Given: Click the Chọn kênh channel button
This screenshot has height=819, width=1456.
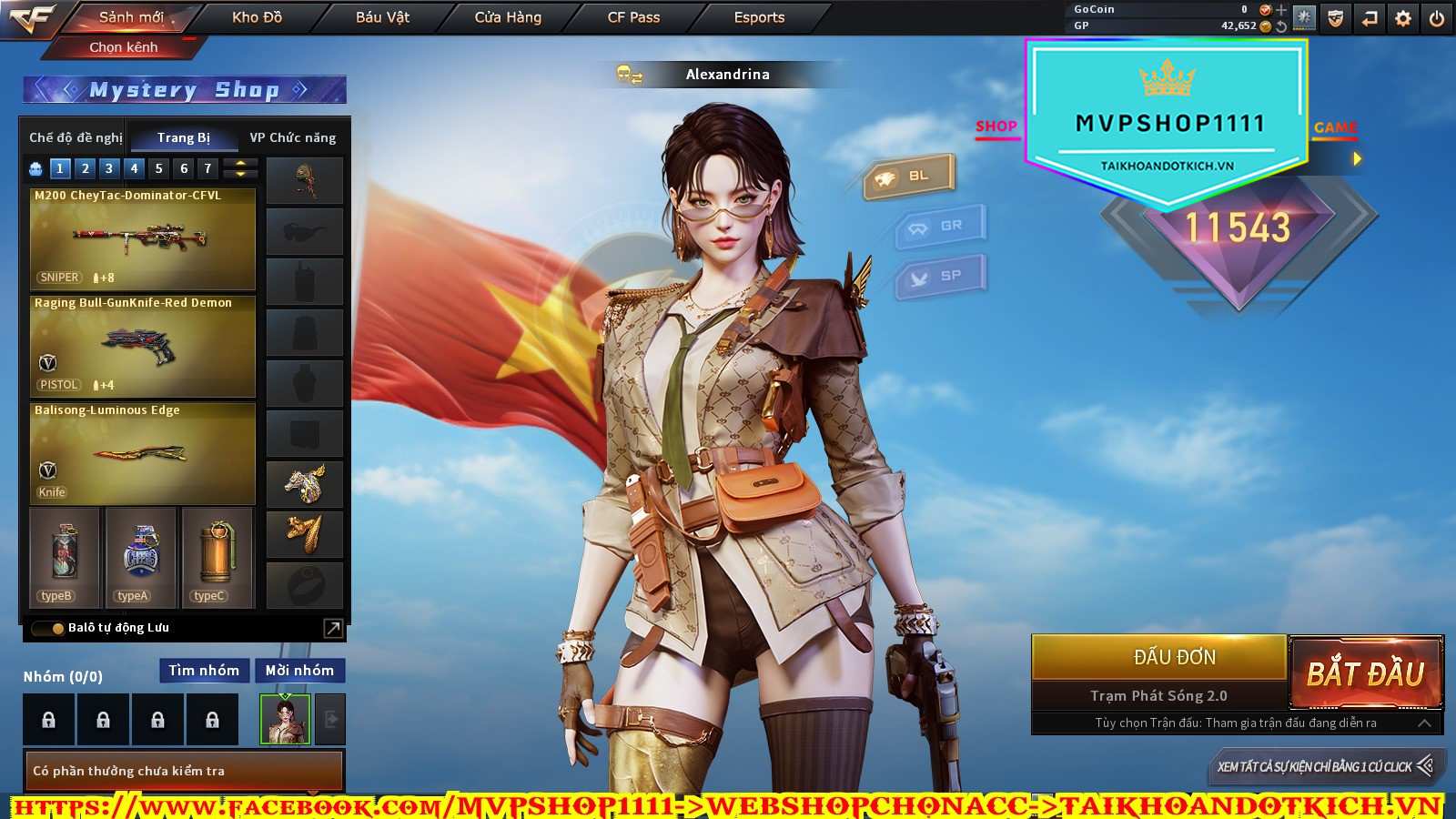Looking at the screenshot, I should click(x=124, y=47).
